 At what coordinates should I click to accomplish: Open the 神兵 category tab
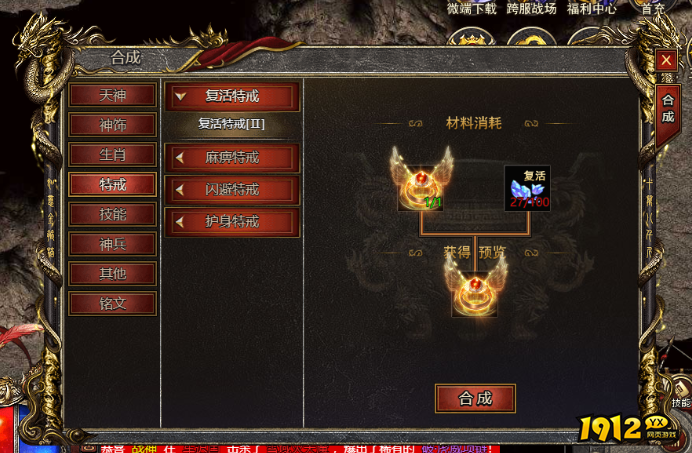112,244
